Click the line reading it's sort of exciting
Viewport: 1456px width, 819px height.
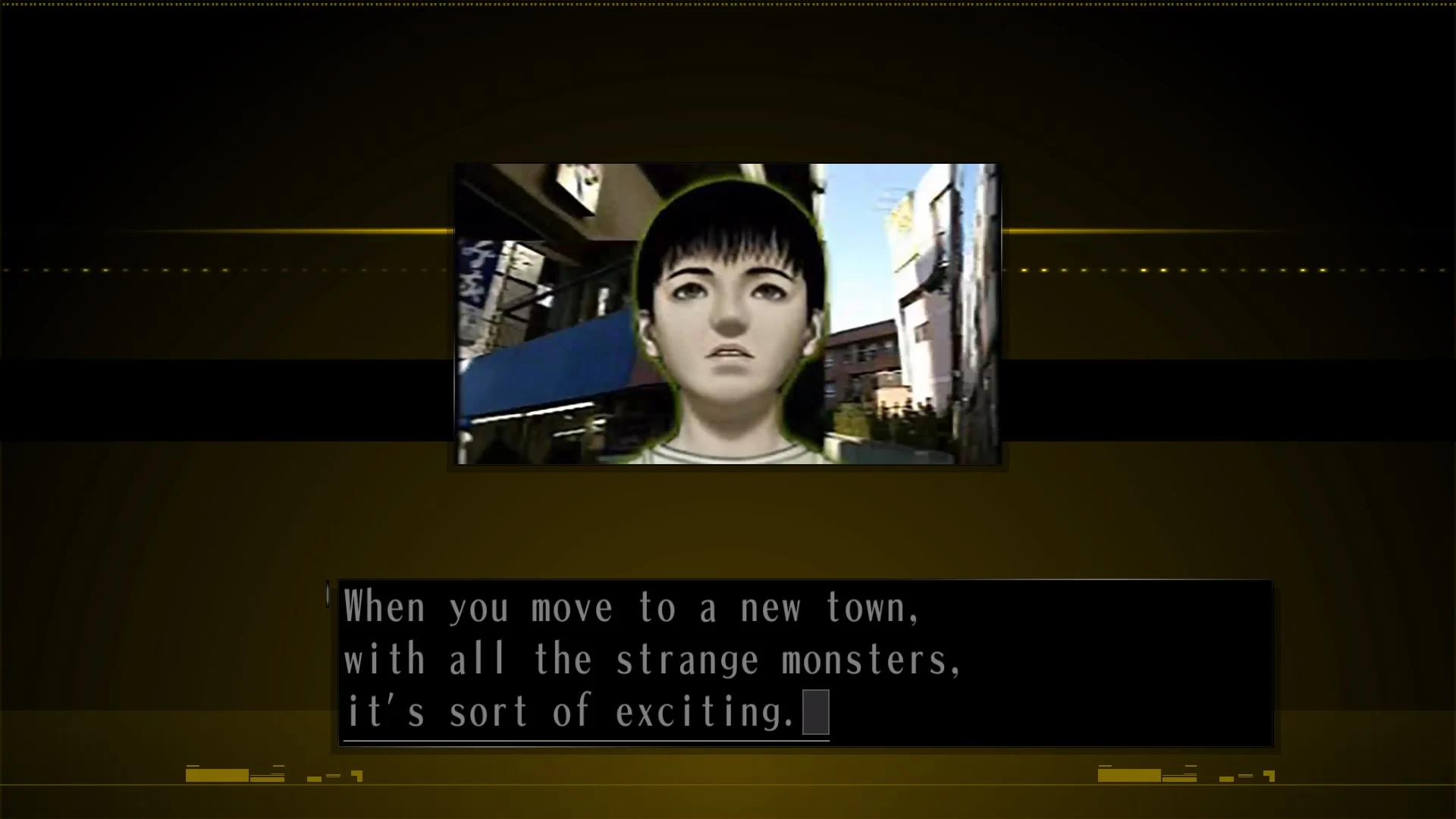tap(584, 711)
